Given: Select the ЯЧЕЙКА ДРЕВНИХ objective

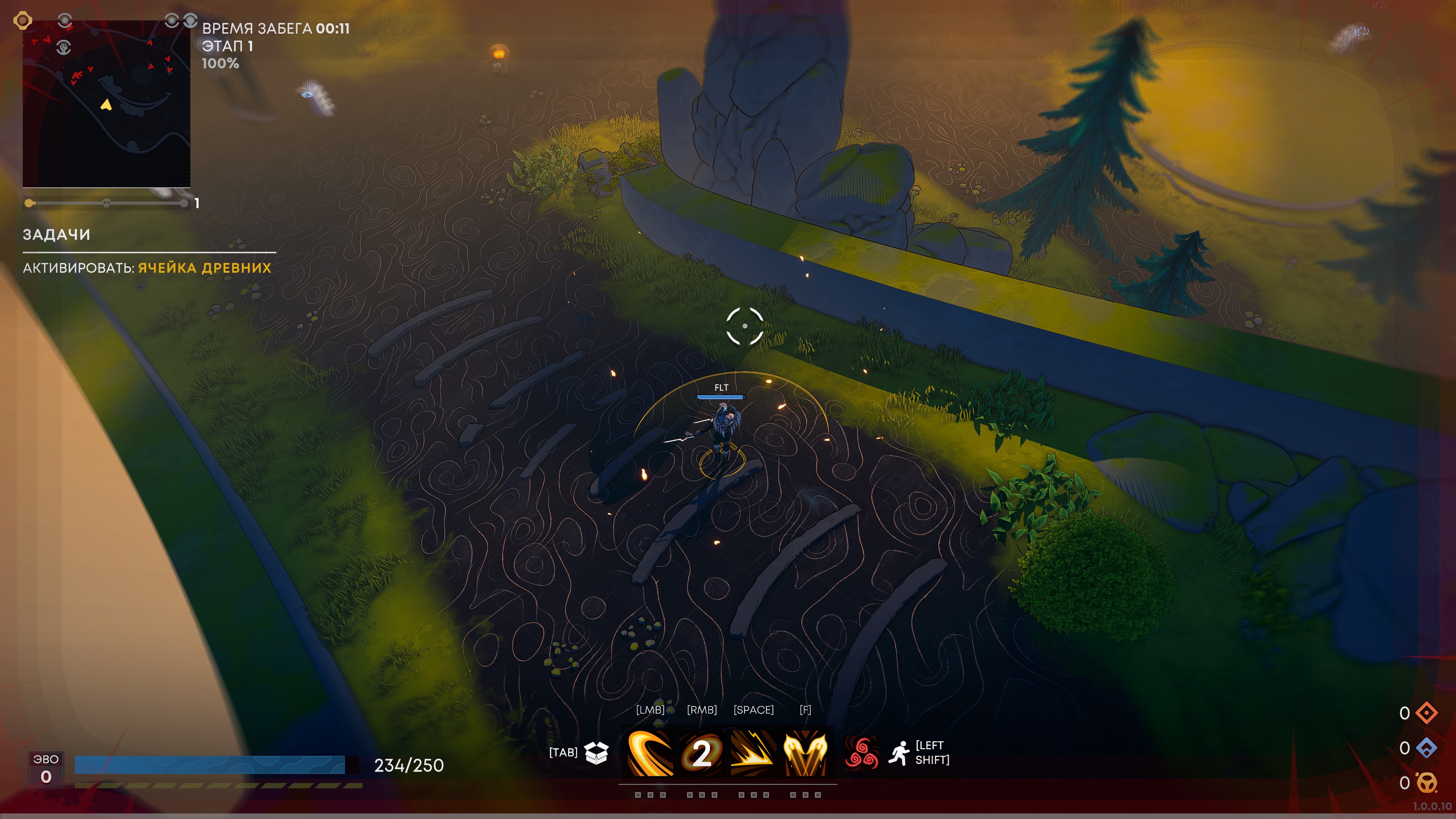Looking at the screenshot, I should (205, 268).
